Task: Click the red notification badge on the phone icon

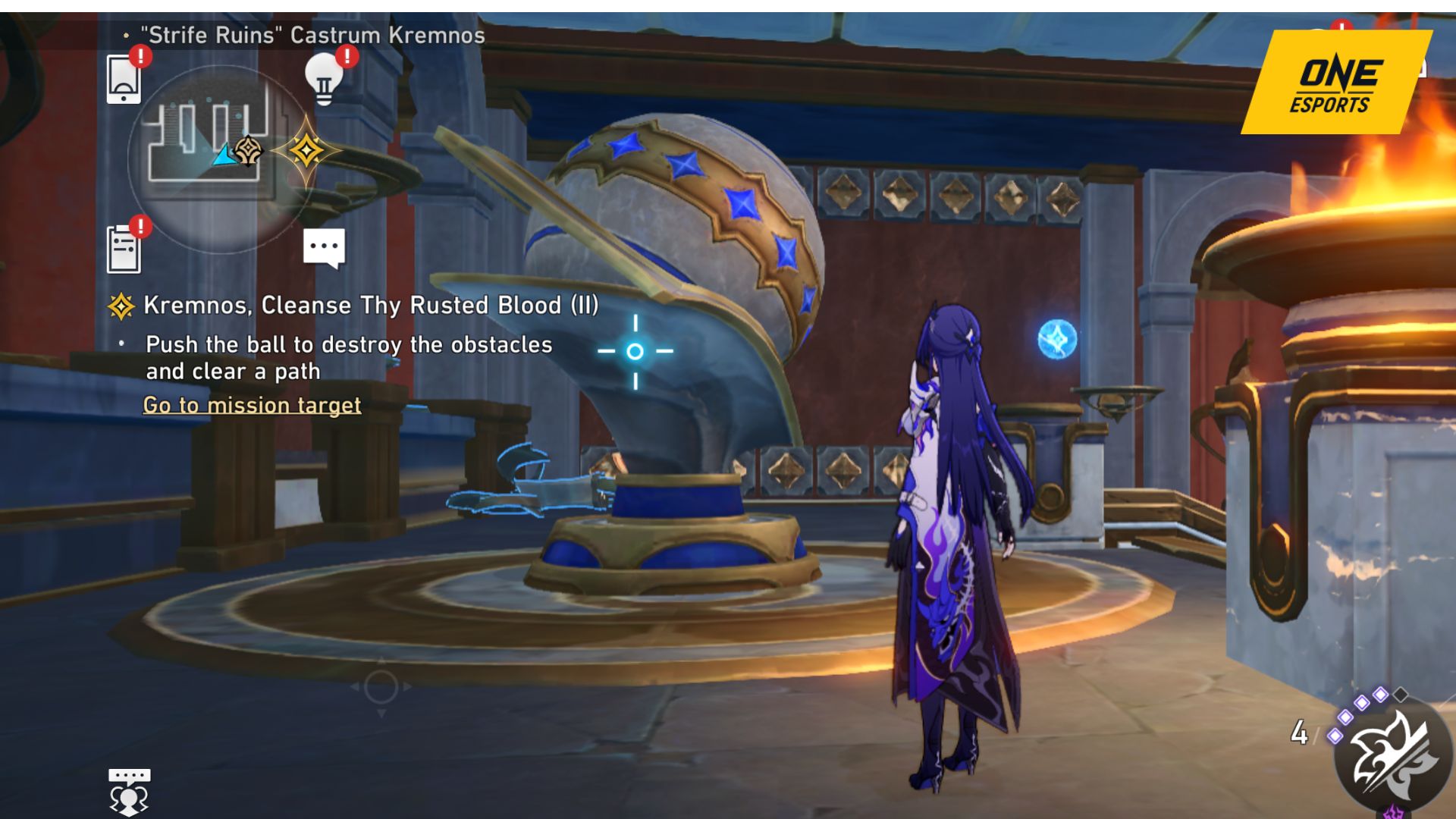Action: (x=140, y=55)
